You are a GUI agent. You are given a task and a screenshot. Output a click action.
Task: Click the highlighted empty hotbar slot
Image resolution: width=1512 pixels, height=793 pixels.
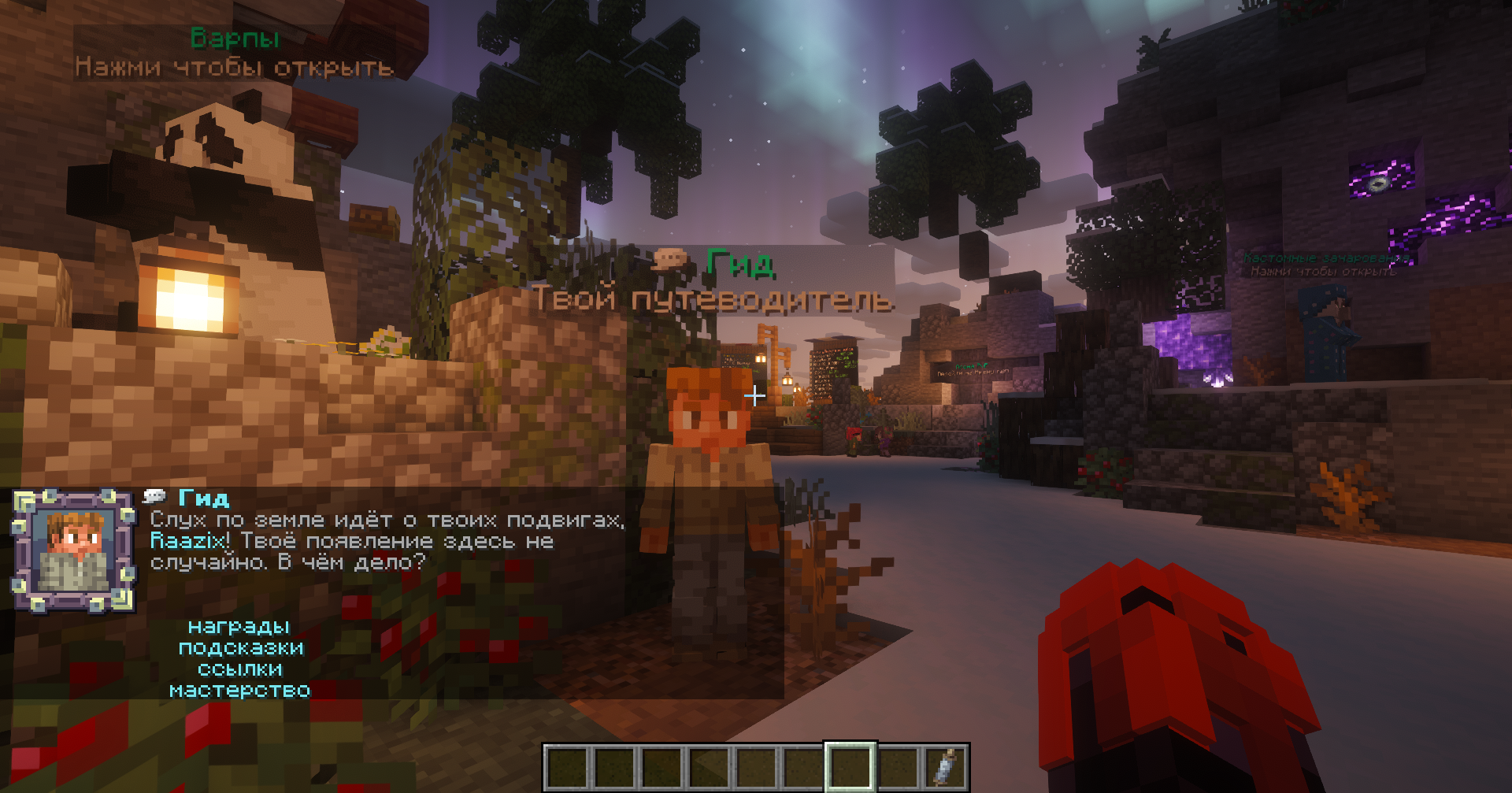[x=850, y=766]
